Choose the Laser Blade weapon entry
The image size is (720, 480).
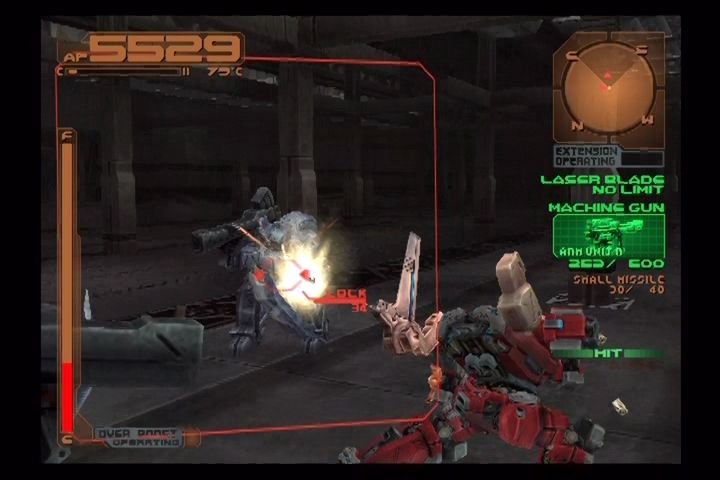[x=602, y=184]
